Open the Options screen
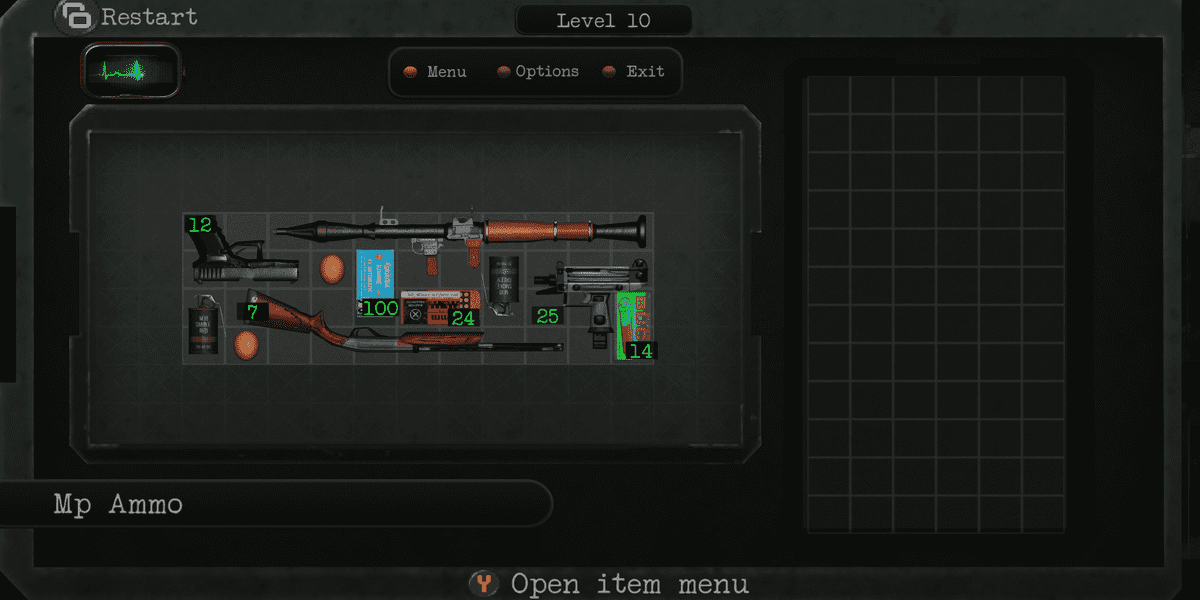The height and width of the screenshot is (600, 1200). coord(538,72)
